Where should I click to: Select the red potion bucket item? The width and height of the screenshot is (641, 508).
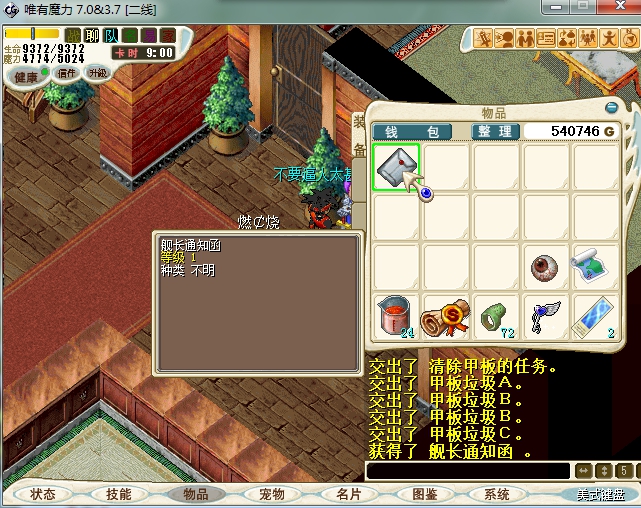pos(396,316)
